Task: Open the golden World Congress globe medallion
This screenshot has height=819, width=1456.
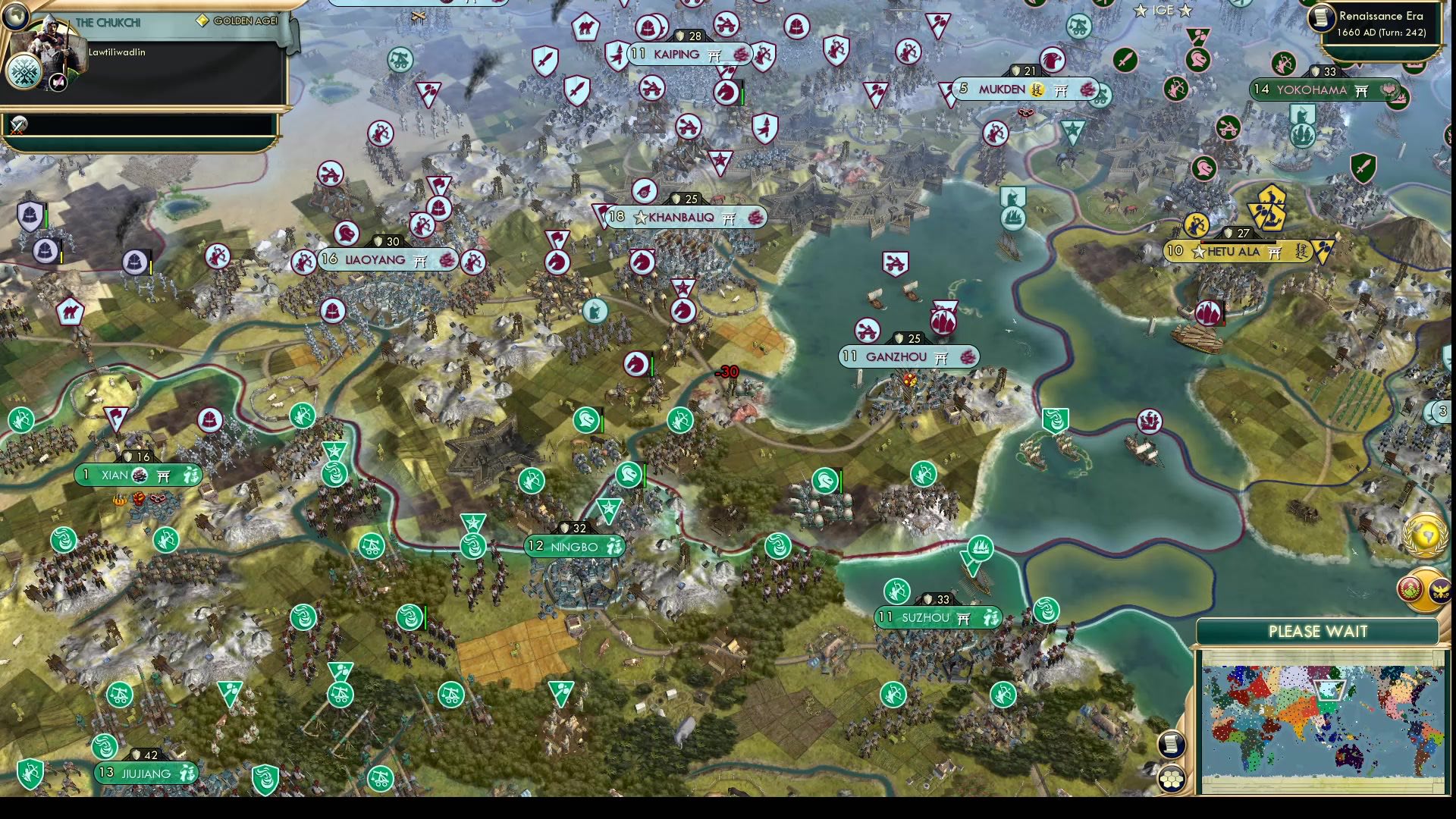Action: (1424, 537)
